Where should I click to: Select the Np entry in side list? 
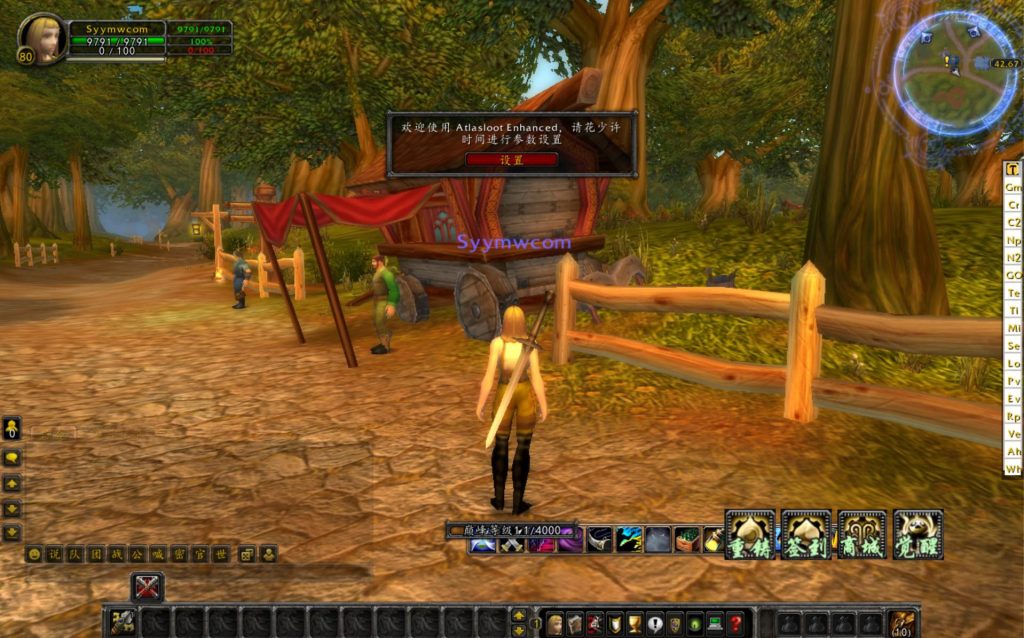click(x=1013, y=240)
